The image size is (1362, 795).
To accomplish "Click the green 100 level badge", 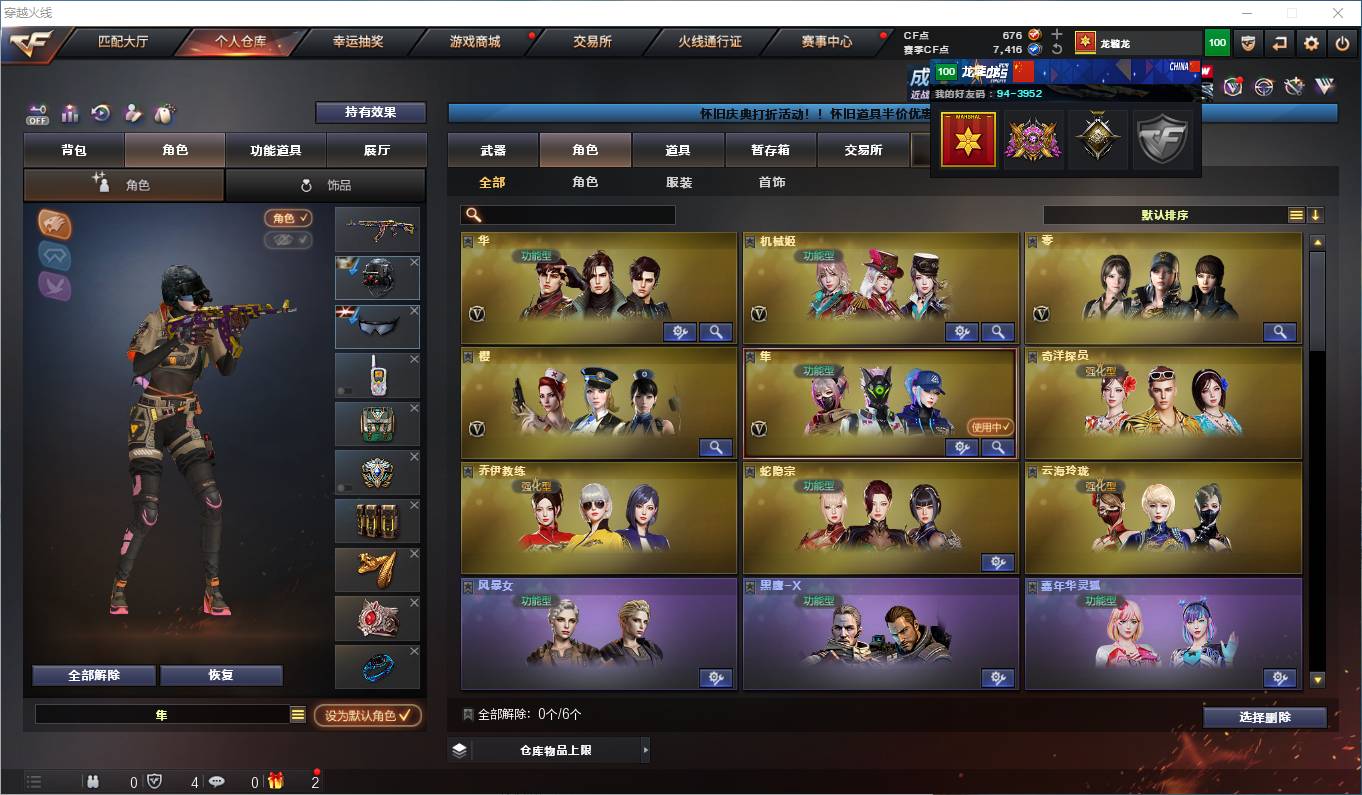I will coord(1216,43).
